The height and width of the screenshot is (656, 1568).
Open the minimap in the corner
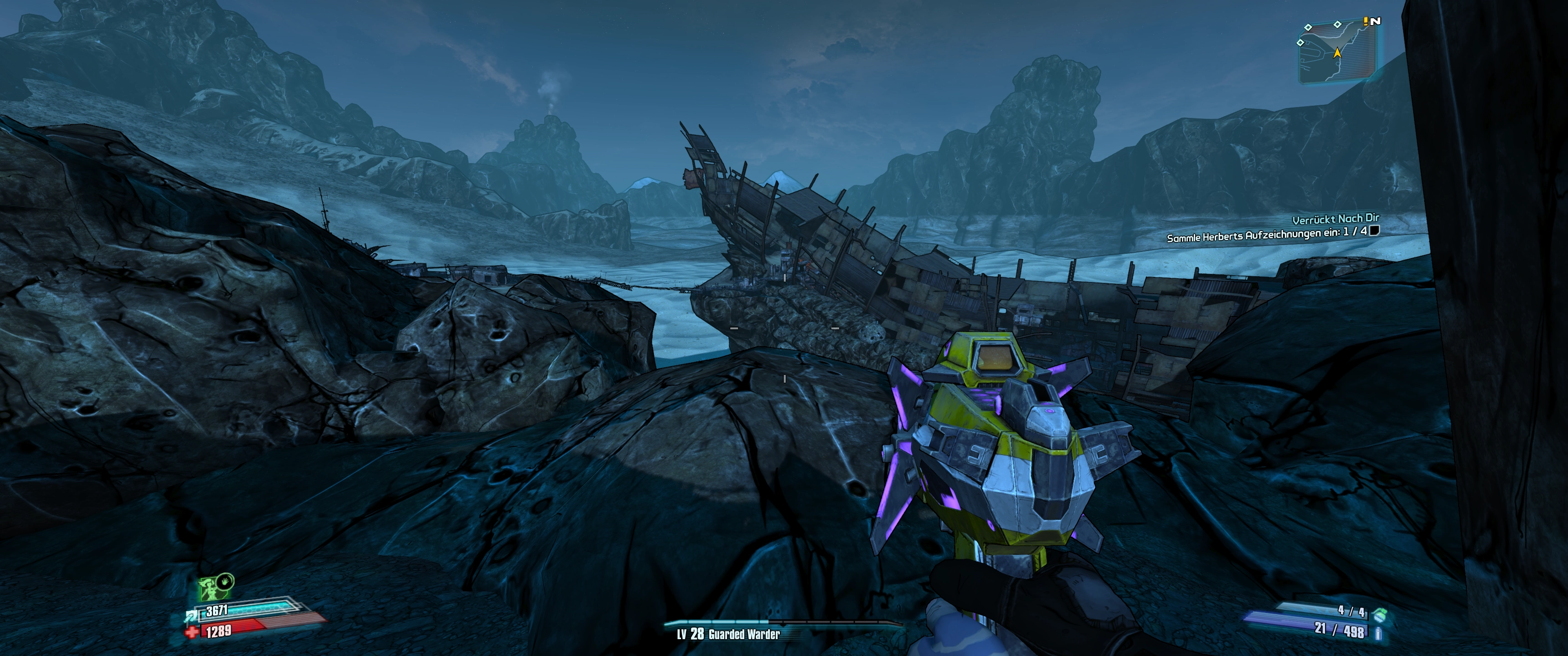(1337, 52)
